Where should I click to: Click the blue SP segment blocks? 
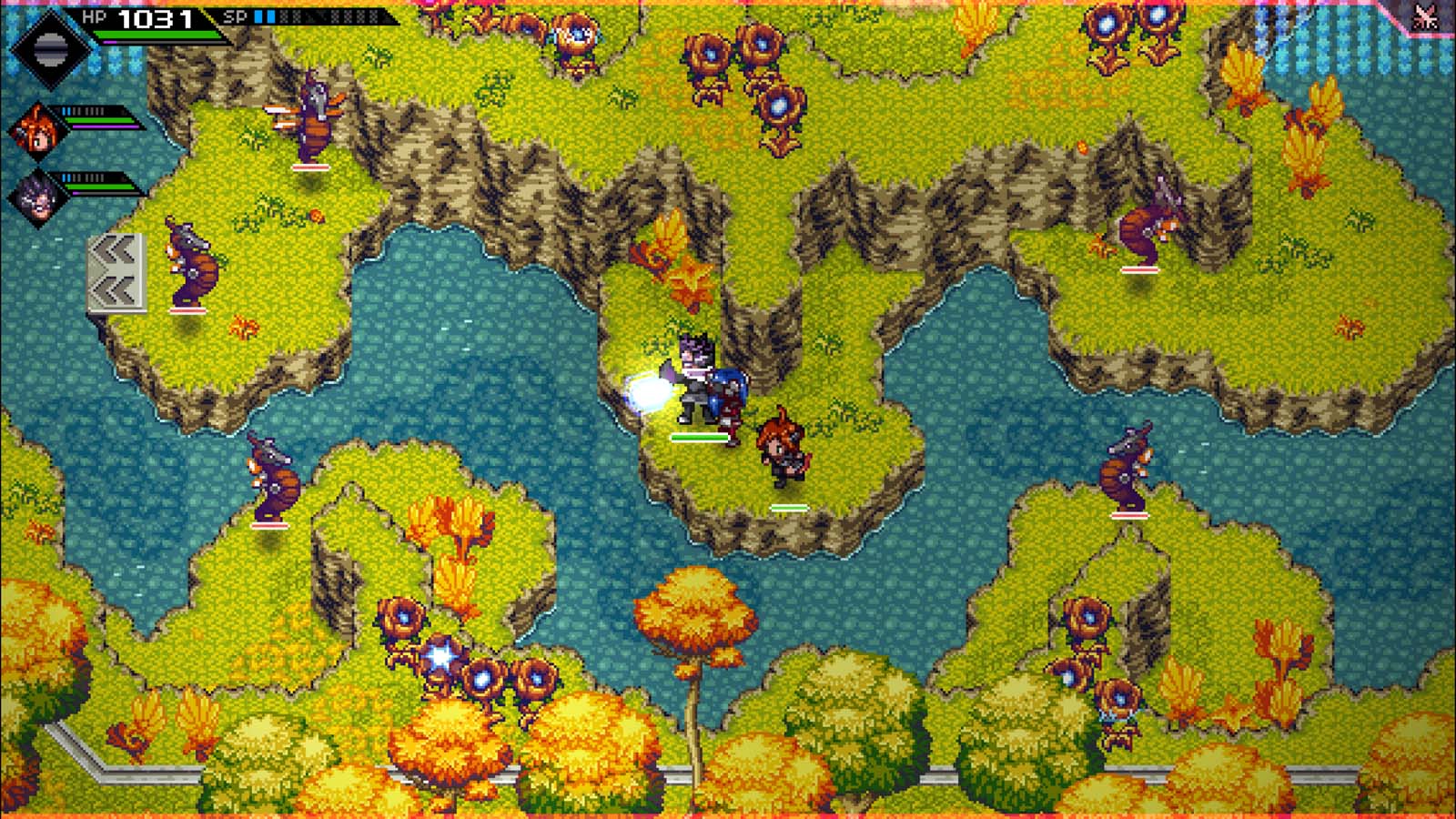[x=264, y=15]
